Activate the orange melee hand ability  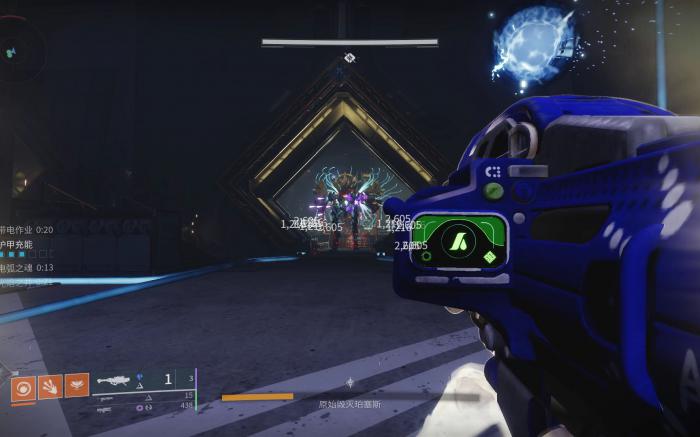click(x=50, y=386)
